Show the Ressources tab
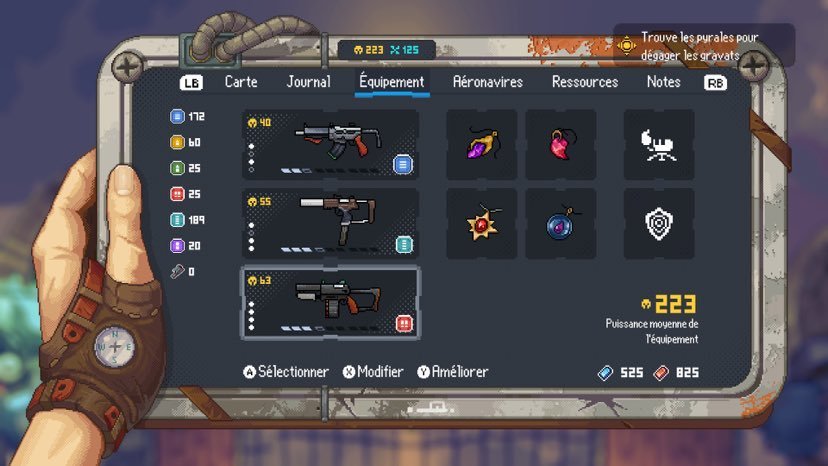The height and width of the screenshot is (466, 828). pos(585,82)
